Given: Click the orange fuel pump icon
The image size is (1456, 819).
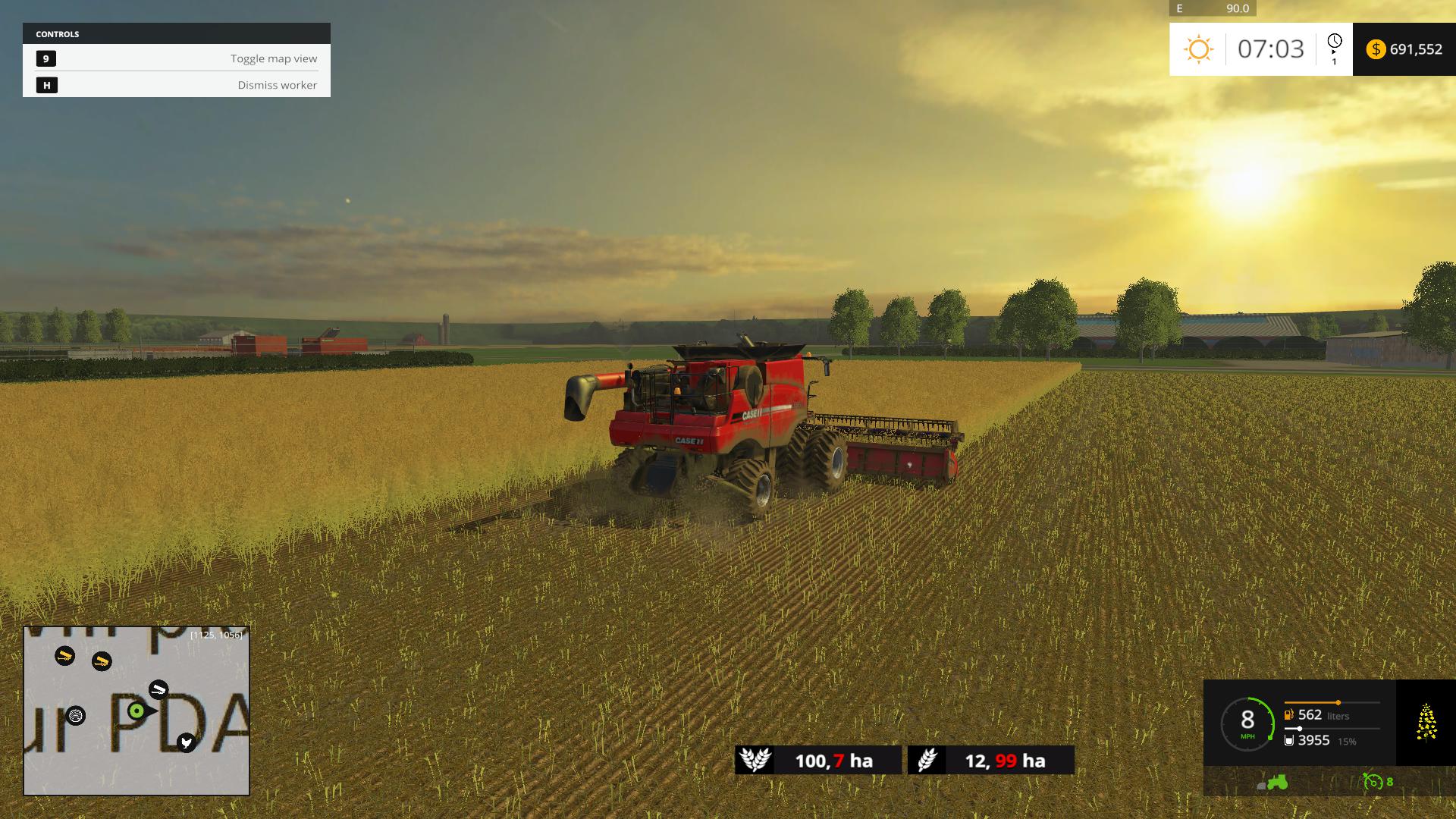Looking at the screenshot, I should point(1288,715).
